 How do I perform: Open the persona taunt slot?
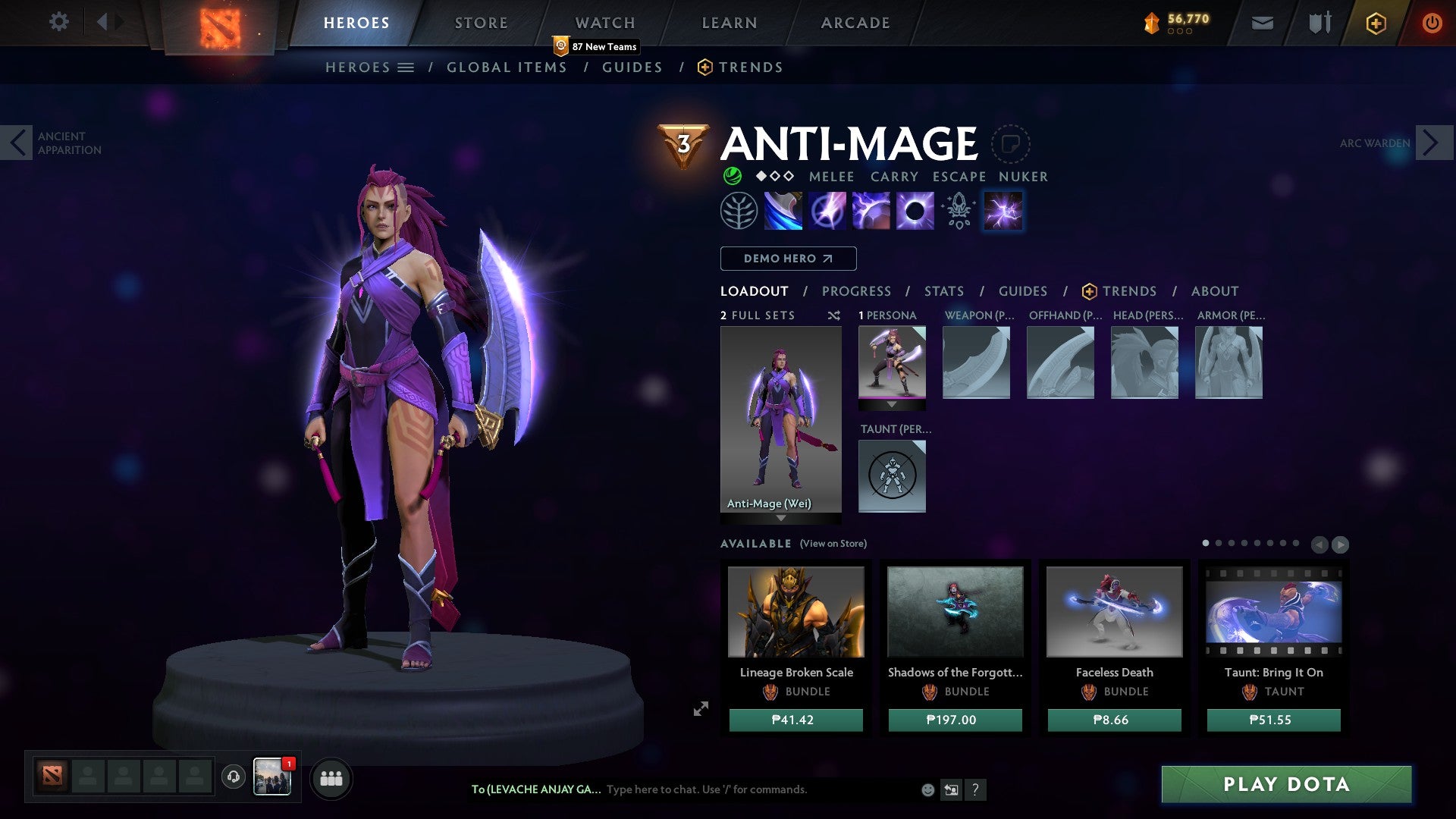[892, 476]
